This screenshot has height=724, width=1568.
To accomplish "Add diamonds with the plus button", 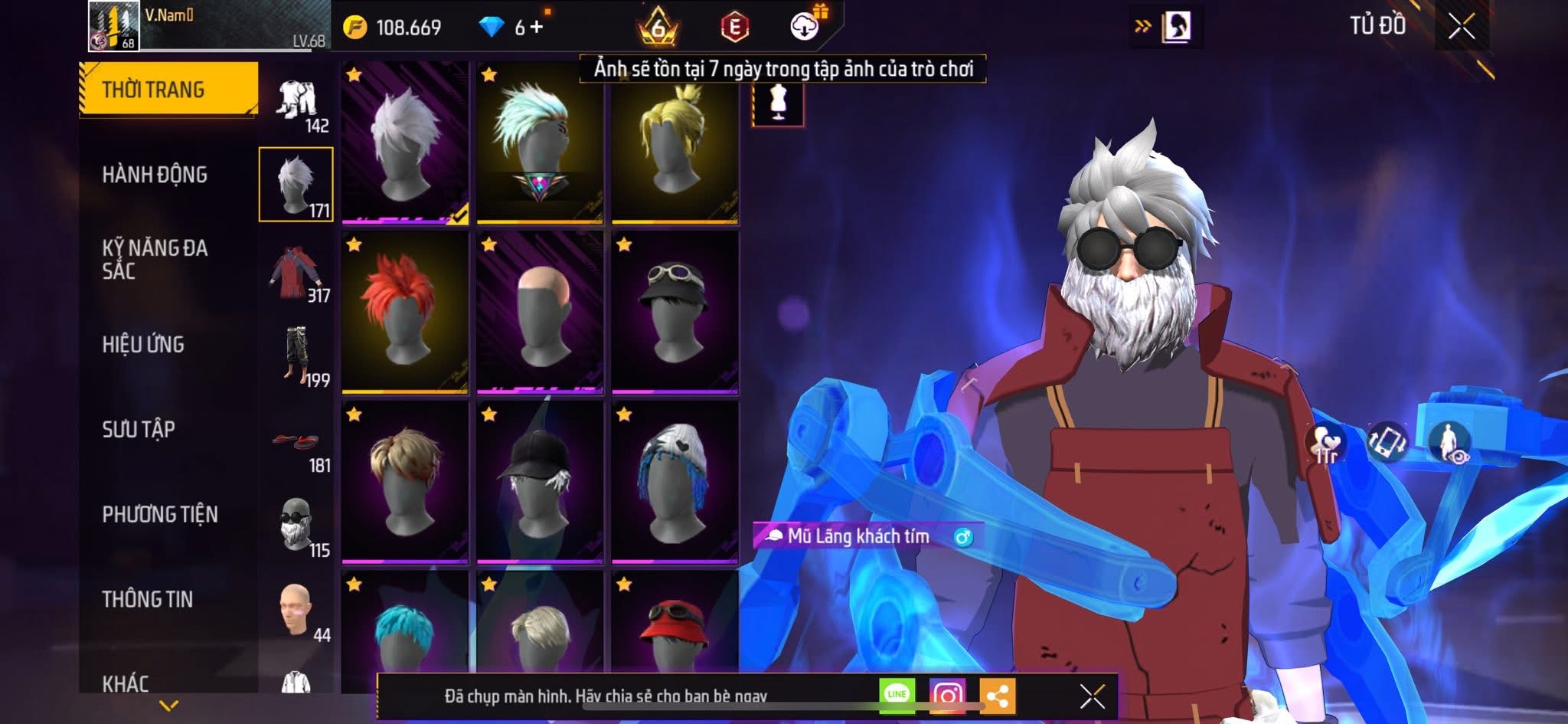I will click(x=537, y=28).
